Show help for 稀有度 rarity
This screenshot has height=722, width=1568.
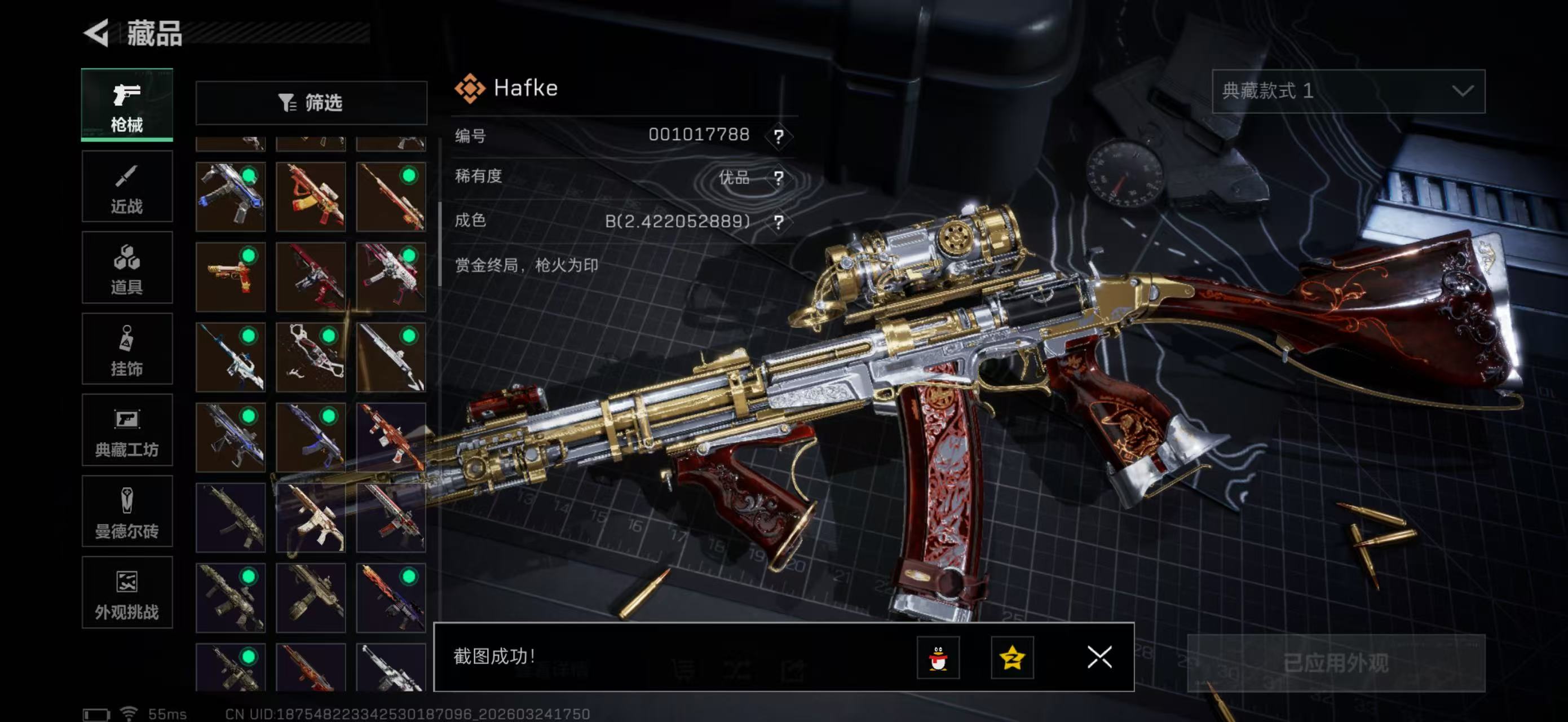pos(779,178)
